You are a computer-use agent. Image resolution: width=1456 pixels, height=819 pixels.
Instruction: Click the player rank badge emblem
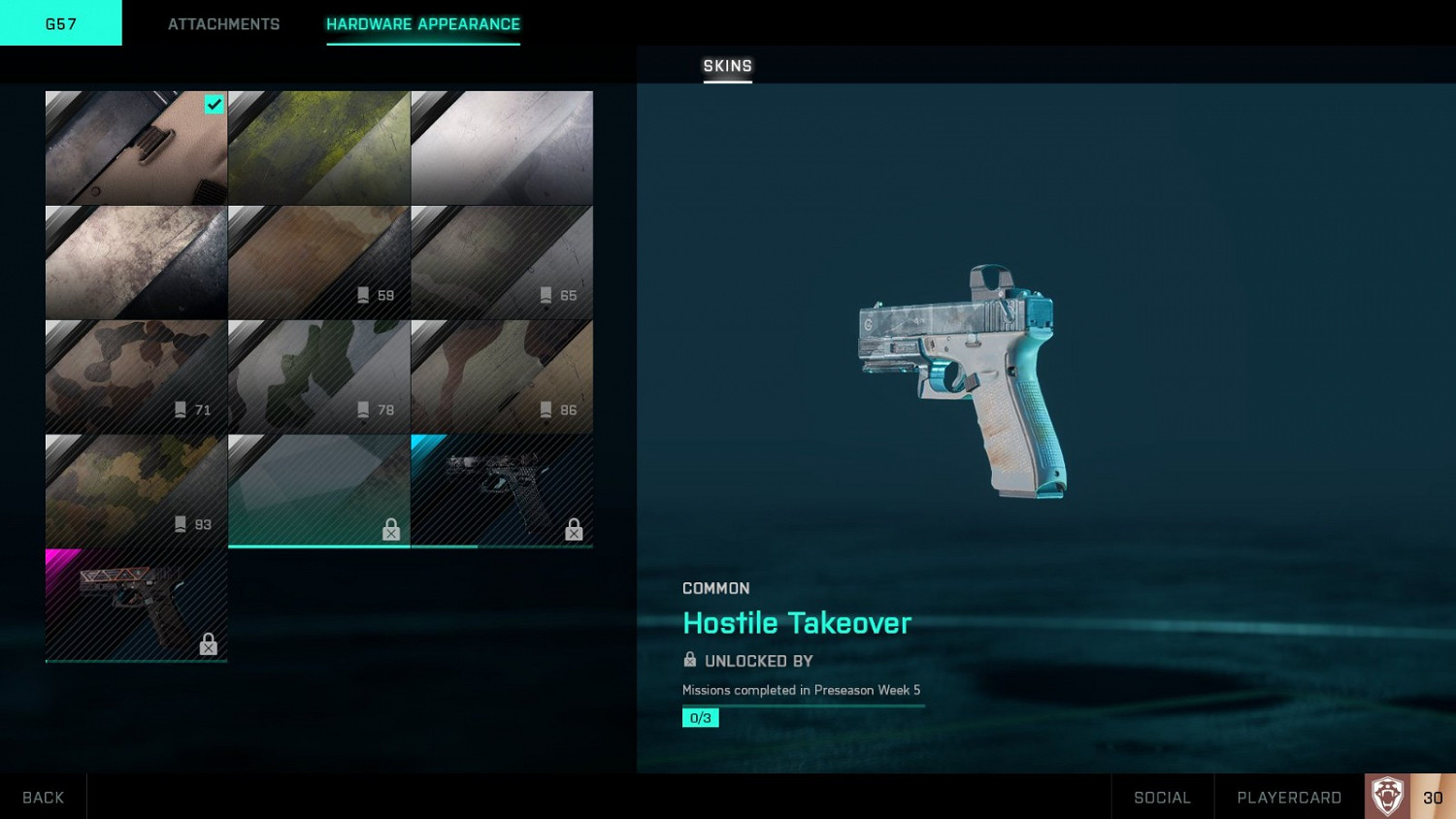pyautogui.click(x=1387, y=797)
